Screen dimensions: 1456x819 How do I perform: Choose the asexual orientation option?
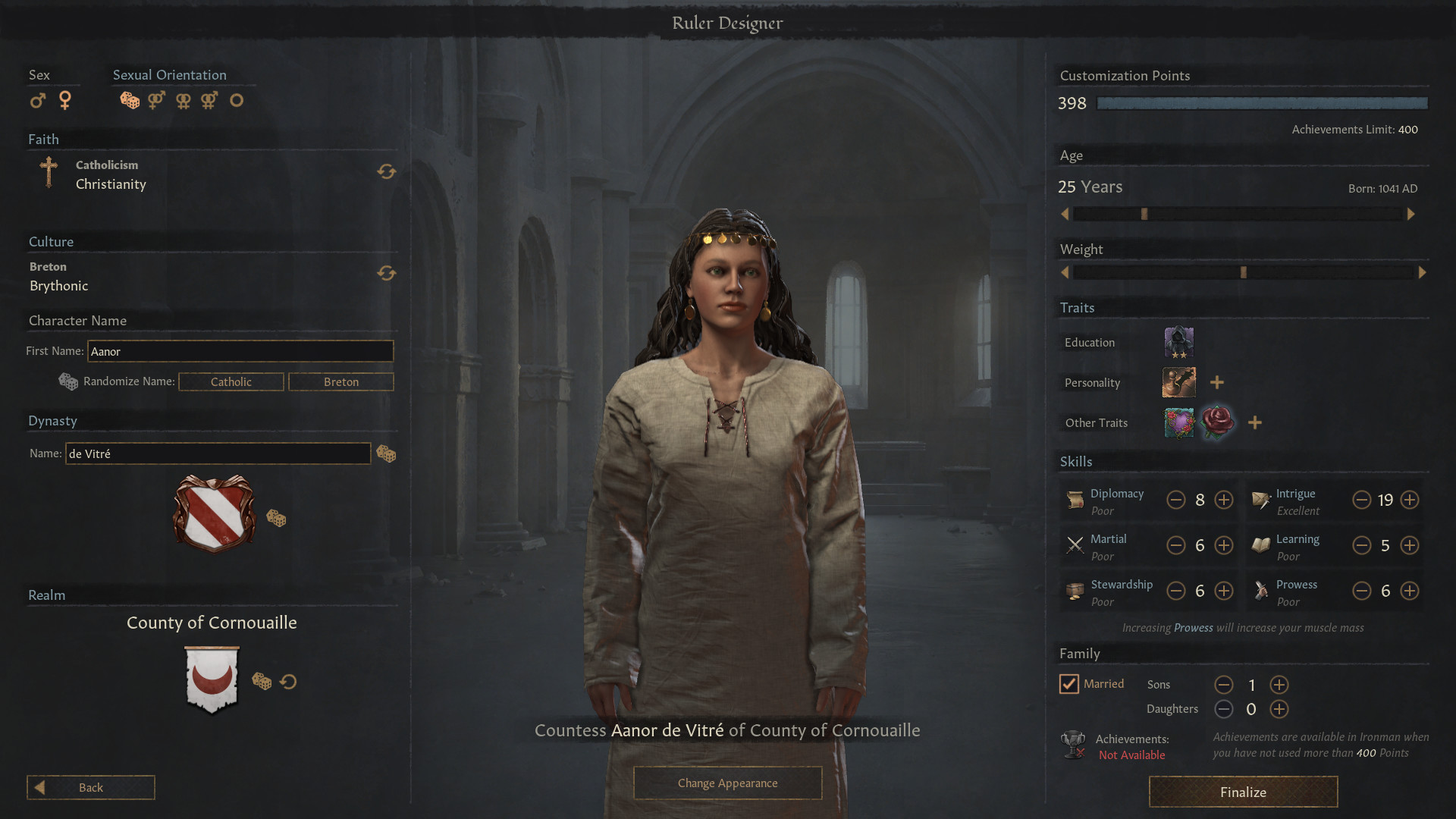(x=237, y=100)
